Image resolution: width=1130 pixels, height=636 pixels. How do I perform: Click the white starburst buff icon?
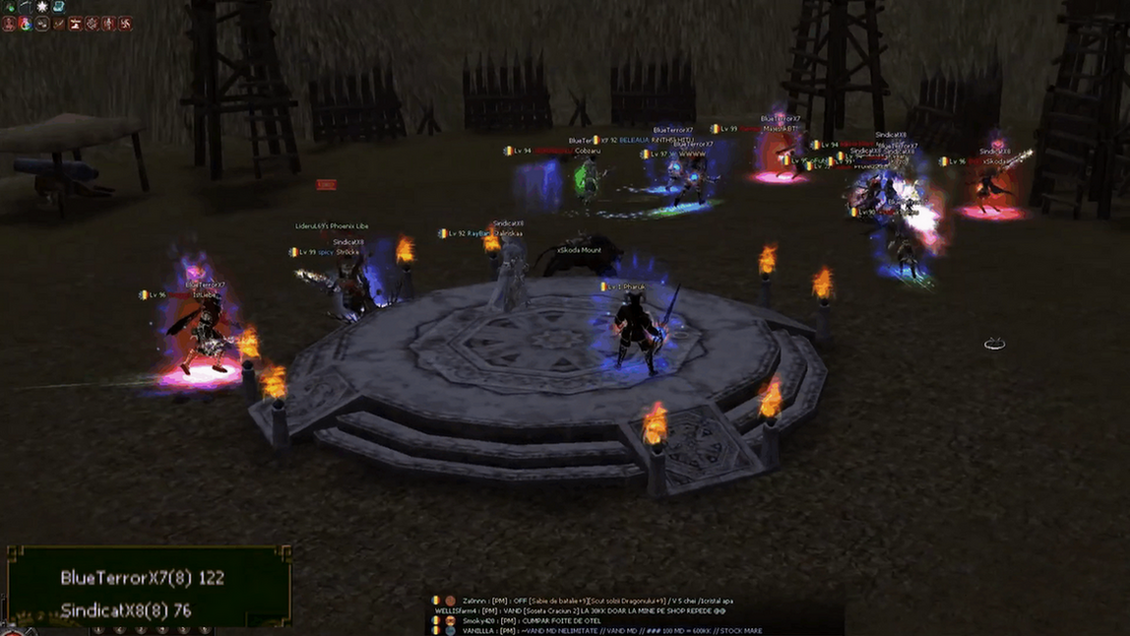coord(42,7)
